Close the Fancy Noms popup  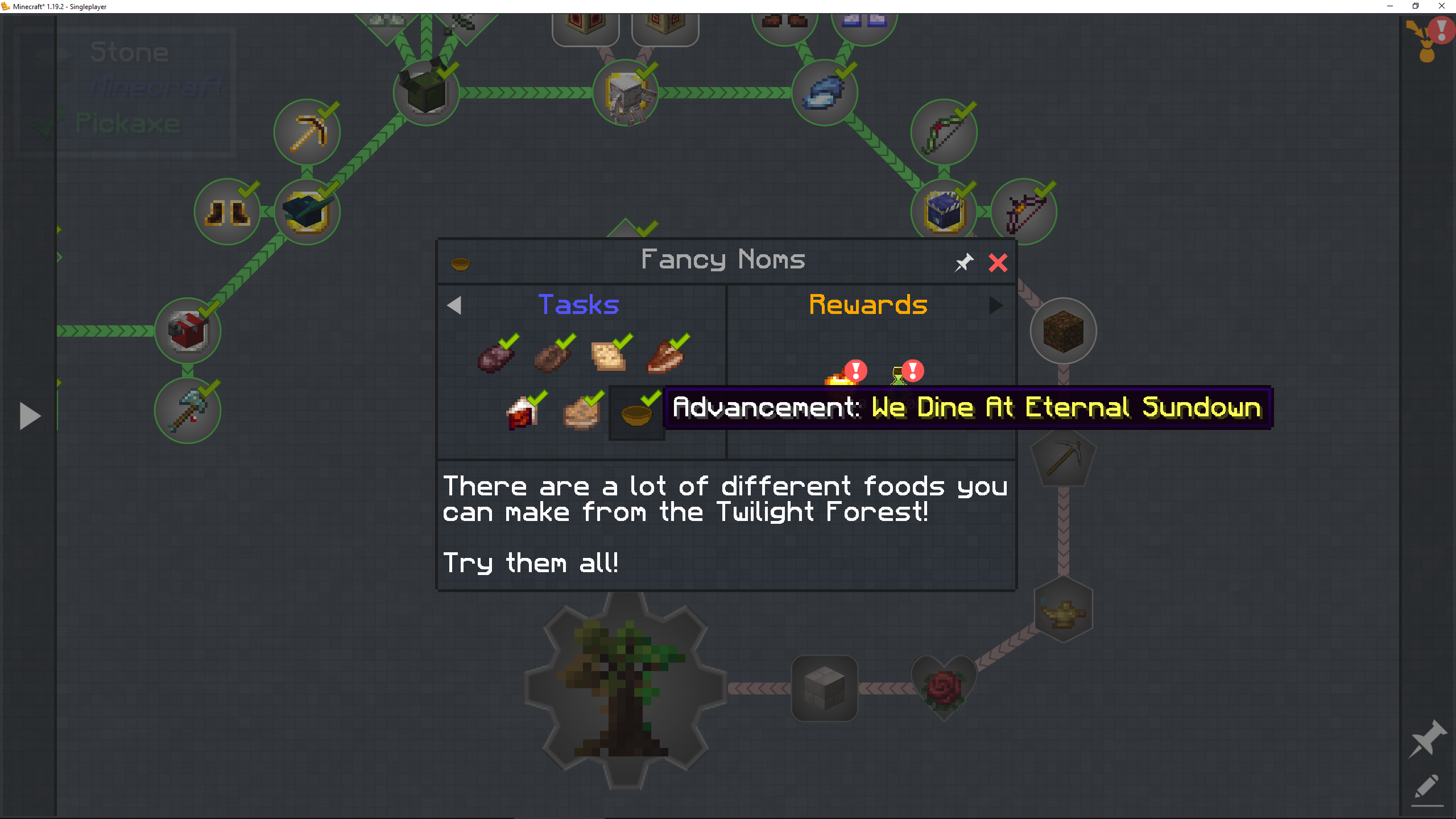[998, 262]
